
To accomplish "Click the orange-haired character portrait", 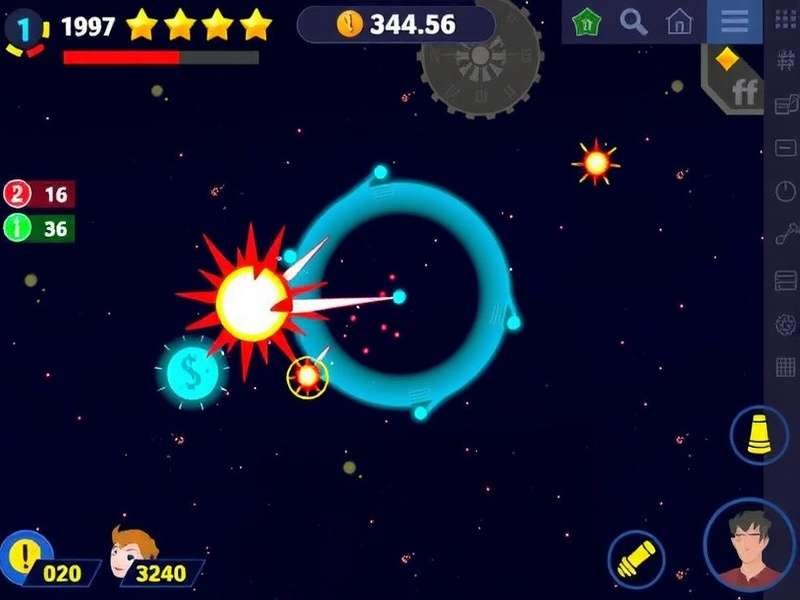I will (133, 552).
